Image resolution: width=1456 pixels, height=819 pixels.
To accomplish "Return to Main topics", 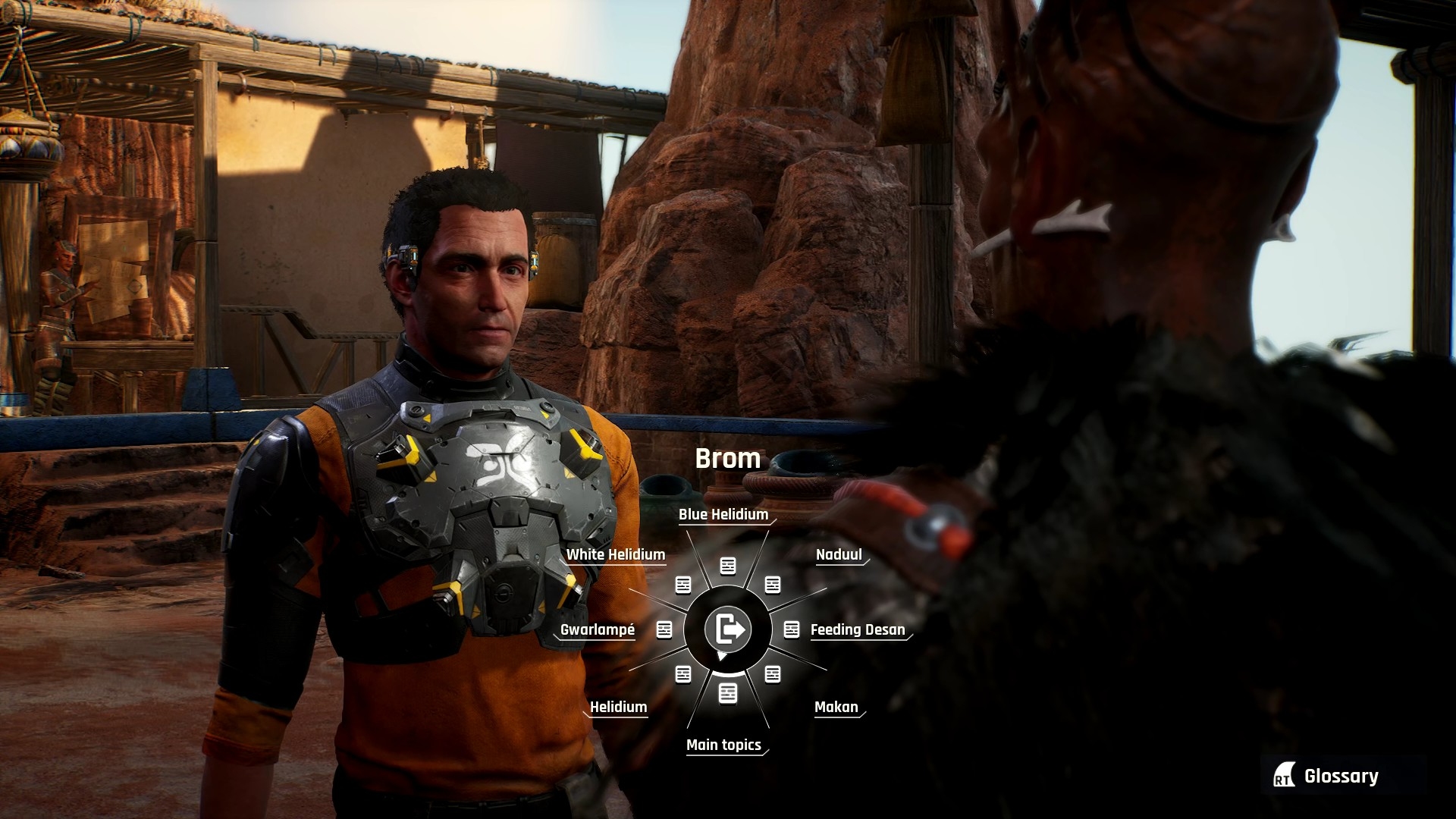I will pos(723,745).
